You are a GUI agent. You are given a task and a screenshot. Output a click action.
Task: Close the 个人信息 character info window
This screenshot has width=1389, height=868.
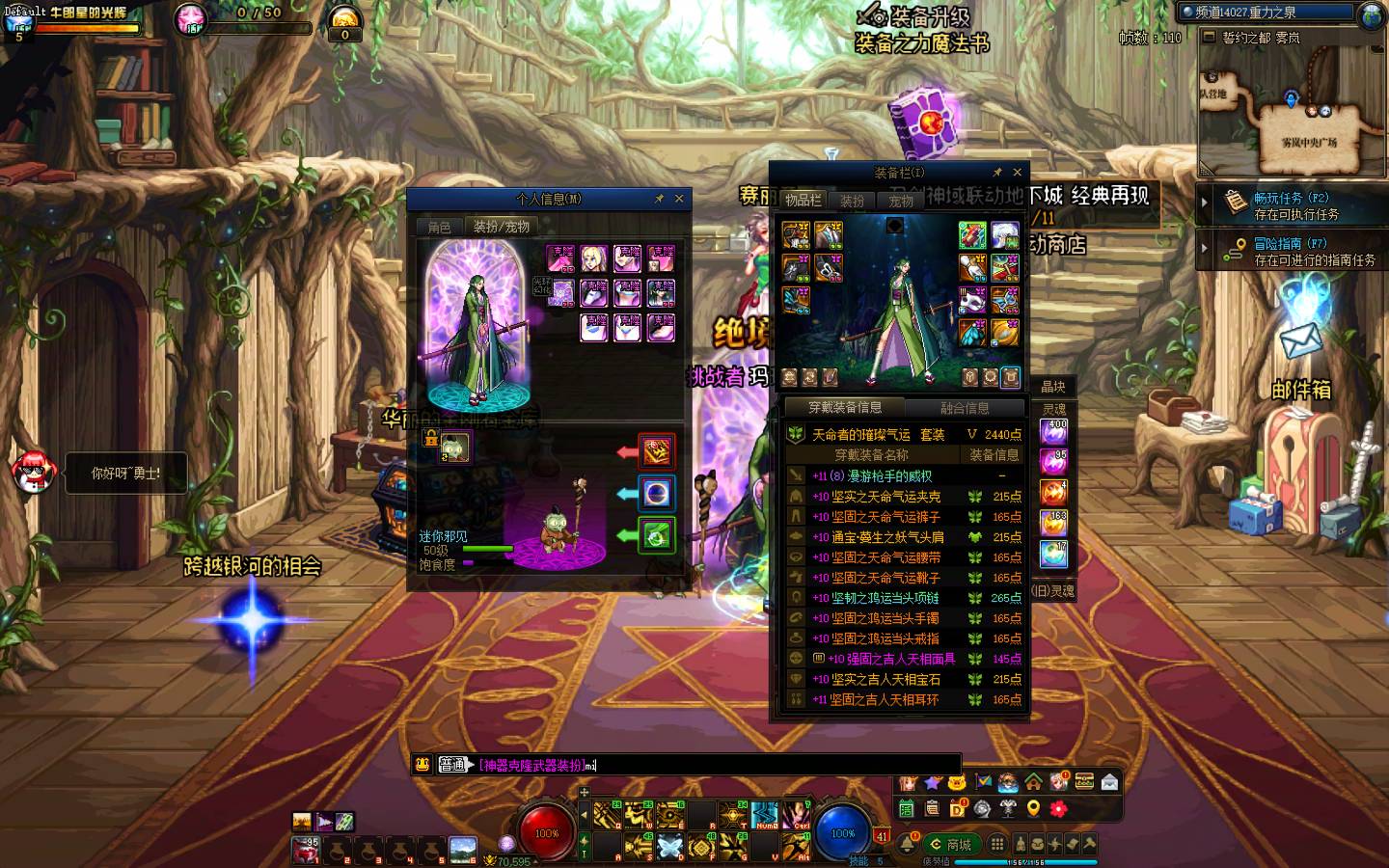679,199
